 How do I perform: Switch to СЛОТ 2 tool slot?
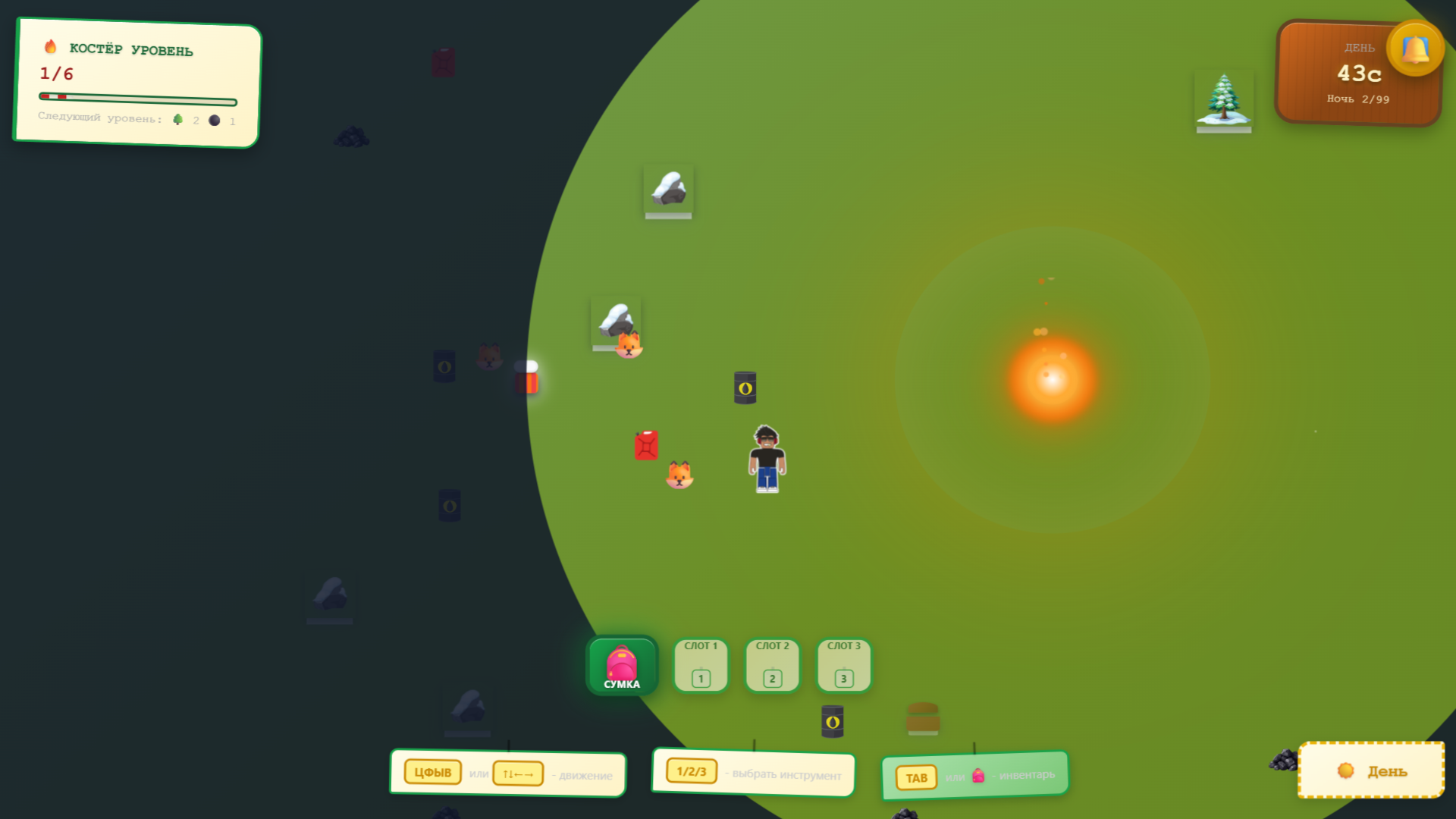pos(771,665)
